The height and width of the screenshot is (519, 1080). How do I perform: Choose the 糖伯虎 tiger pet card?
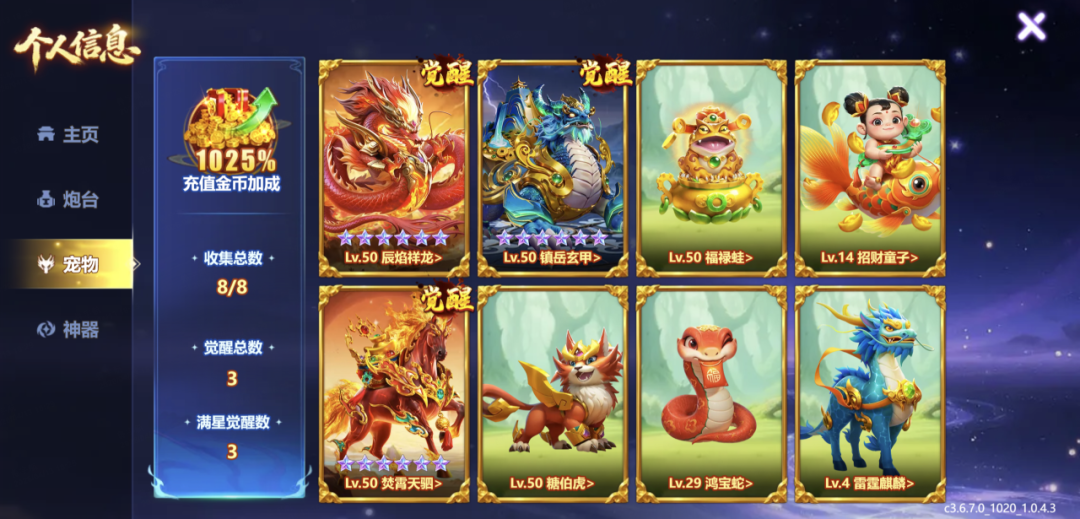tap(553, 392)
